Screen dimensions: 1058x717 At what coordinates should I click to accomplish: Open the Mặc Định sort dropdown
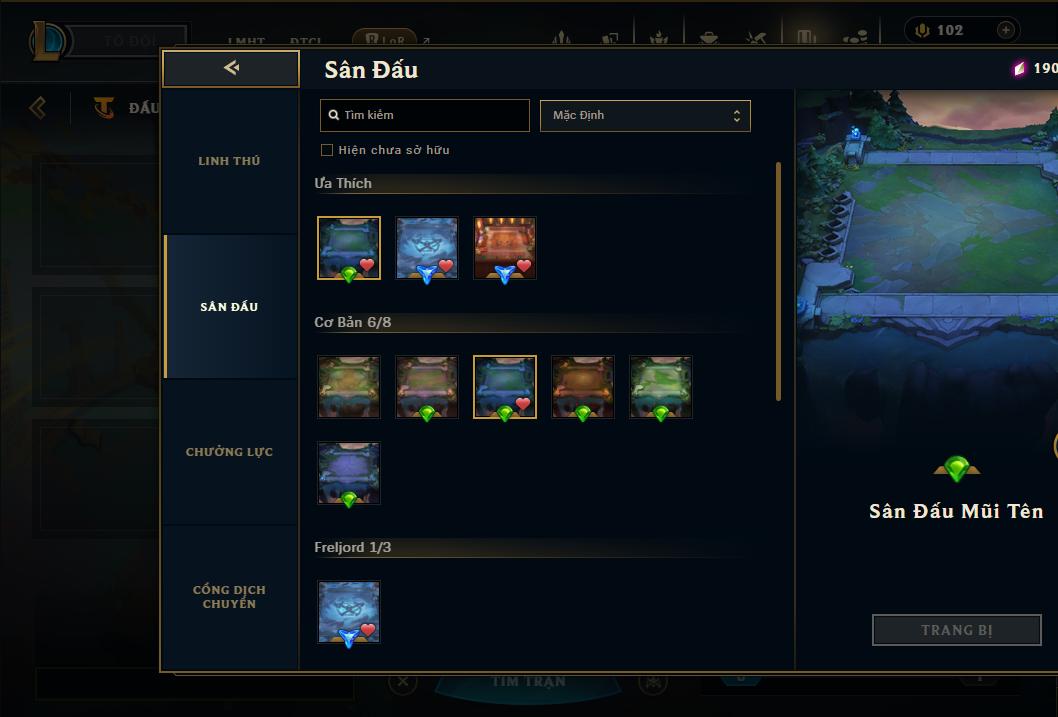645,115
